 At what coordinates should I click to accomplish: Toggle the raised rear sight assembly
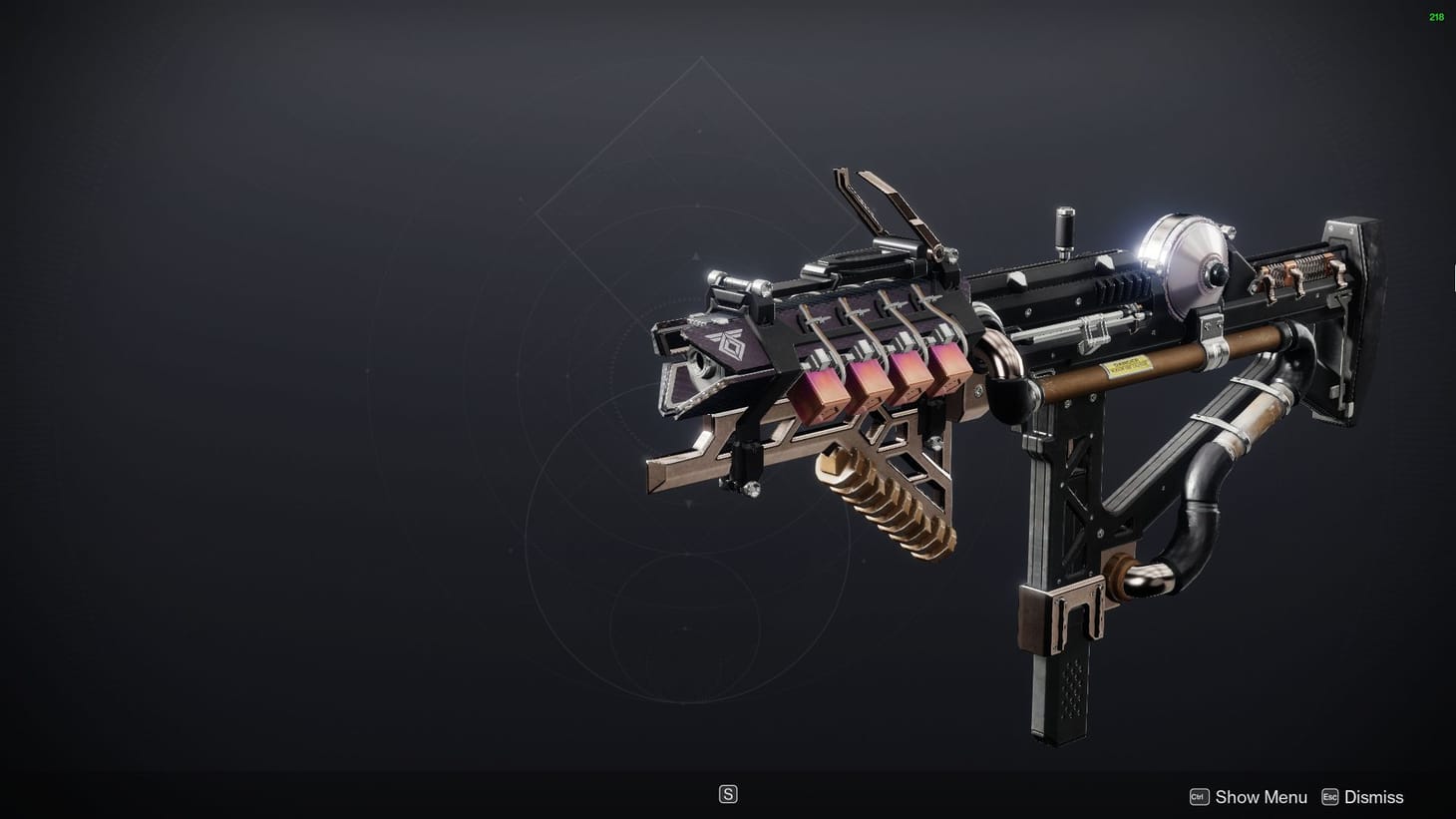pyautogui.click(x=888, y=214)
